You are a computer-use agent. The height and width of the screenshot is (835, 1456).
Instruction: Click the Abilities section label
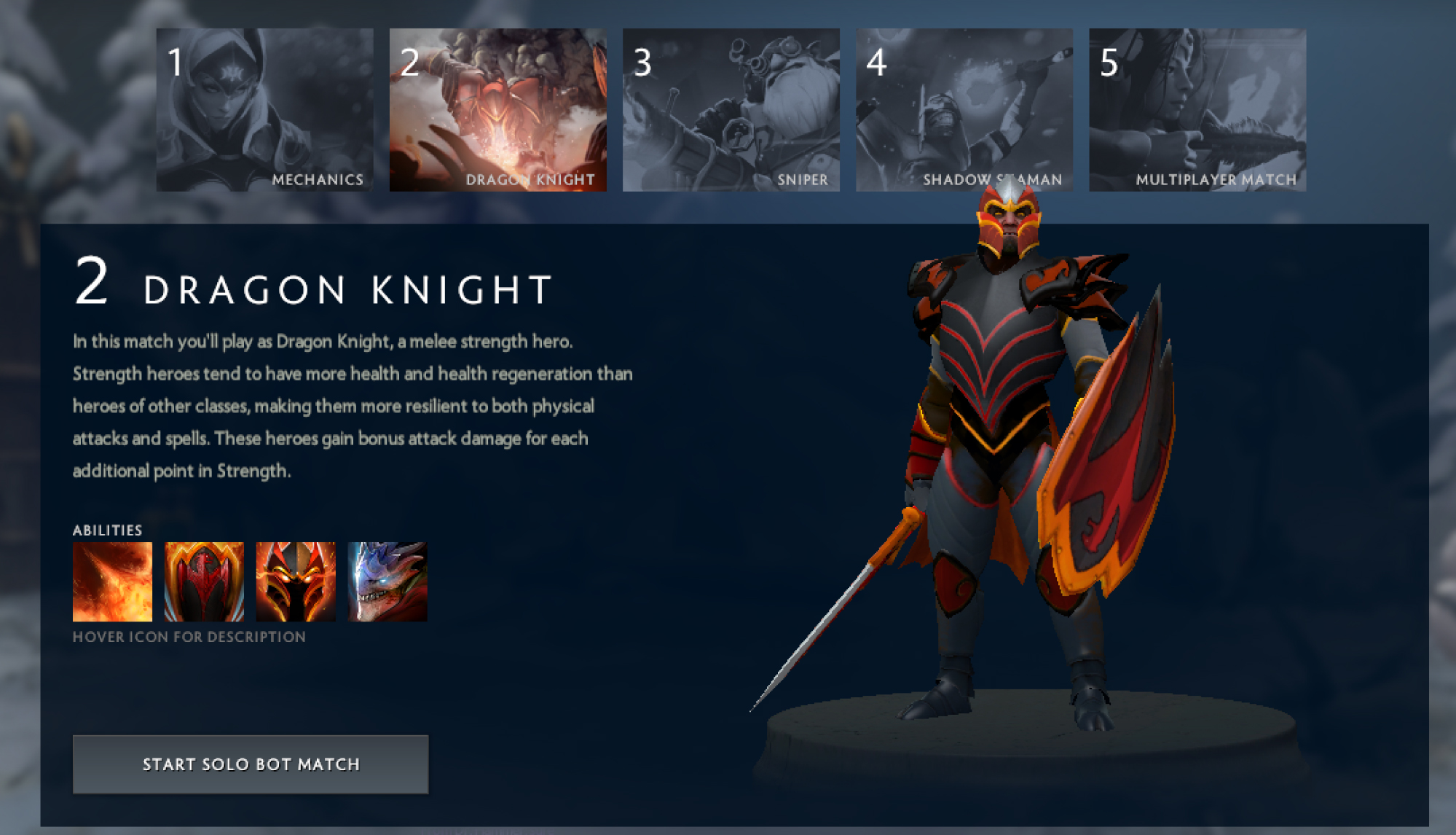coord(107,530)
